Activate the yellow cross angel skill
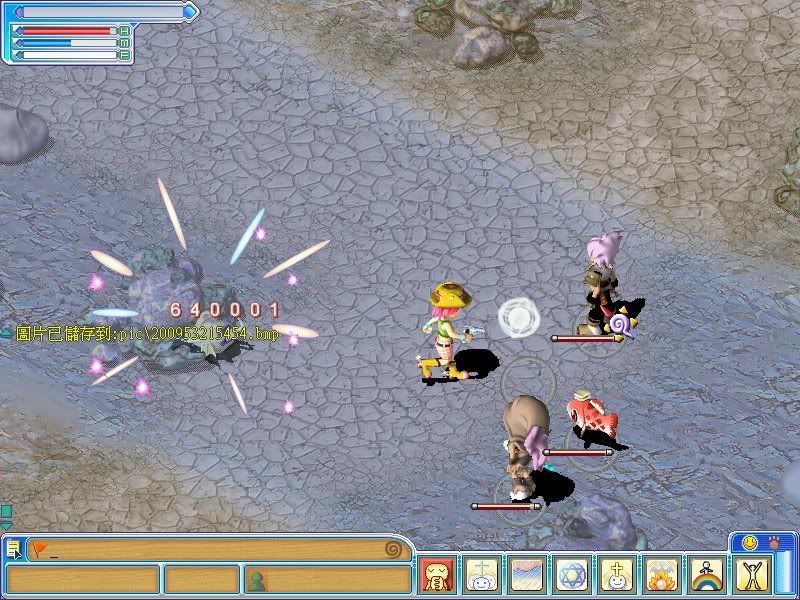Image resolution: width=800 pixels, height=600 pixels. [618, 576]
